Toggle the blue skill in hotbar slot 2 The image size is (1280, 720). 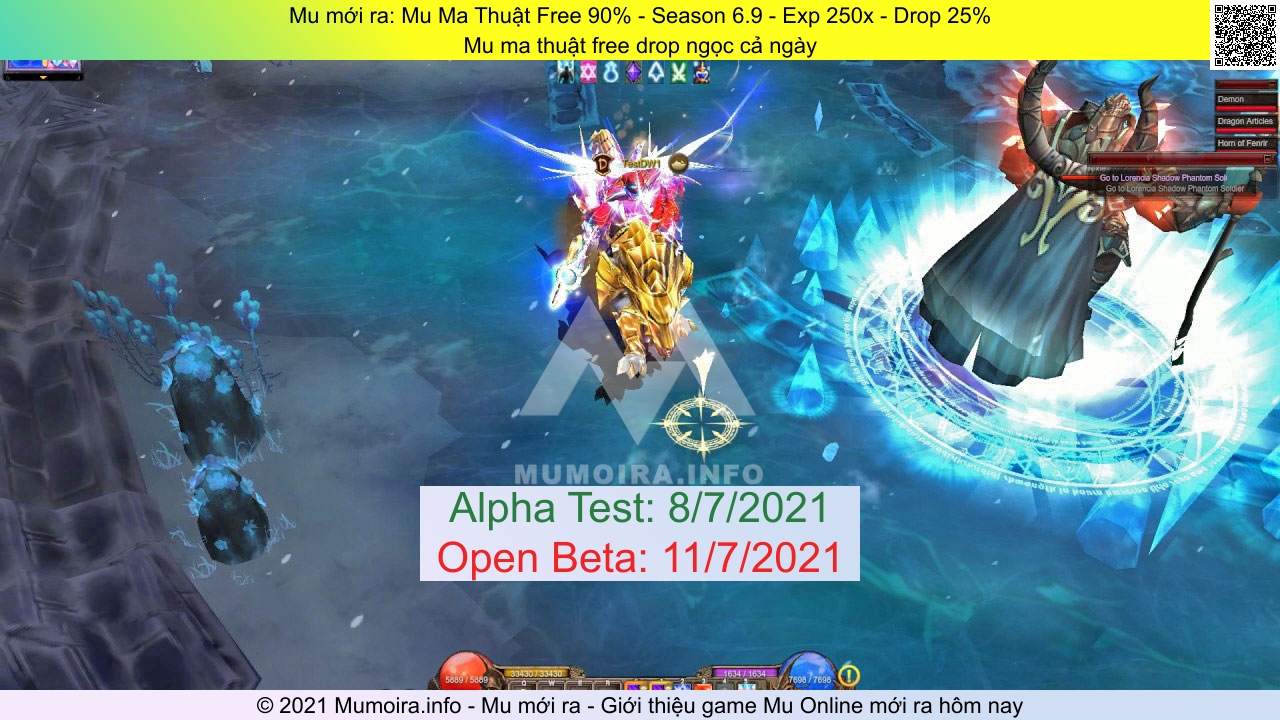(x=682, y=687)
